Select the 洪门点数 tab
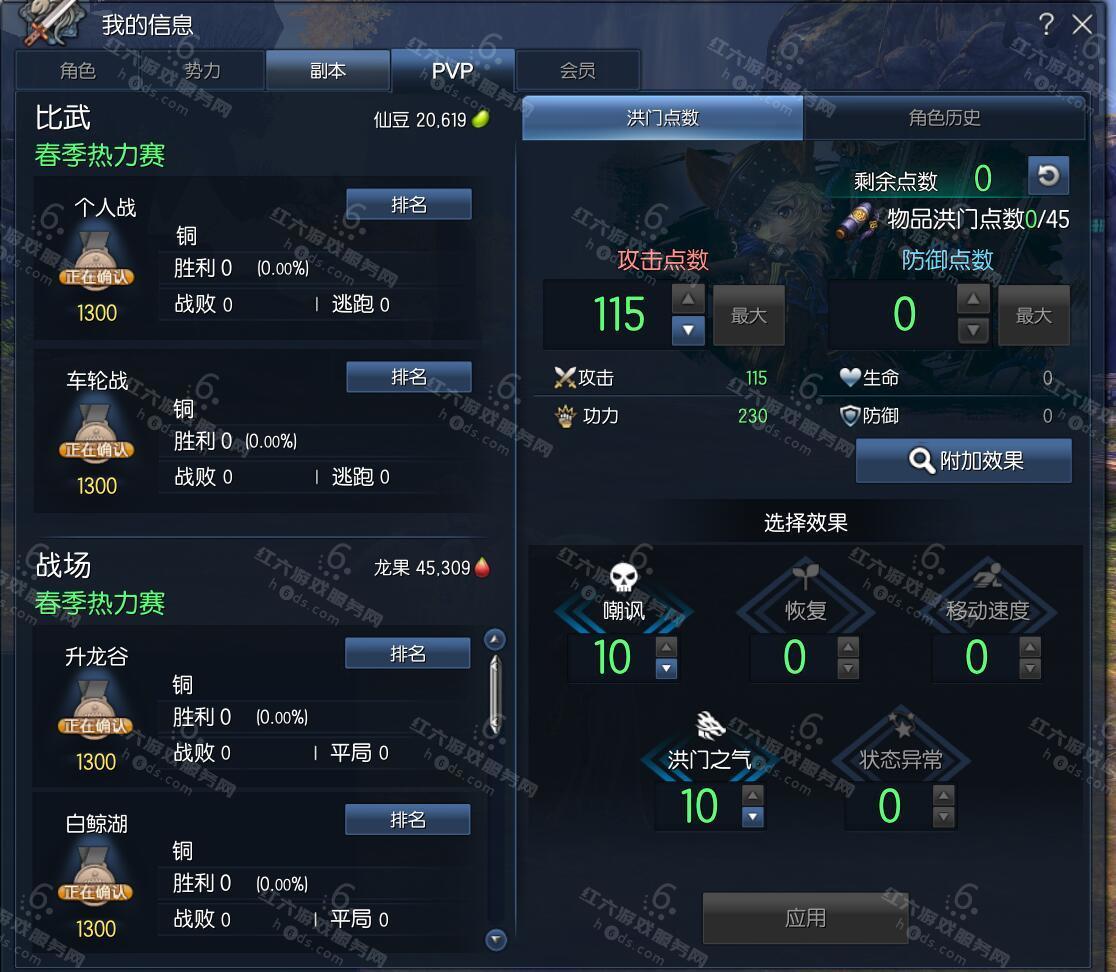This screenshot has width=1116, height=972. point(662,118)
